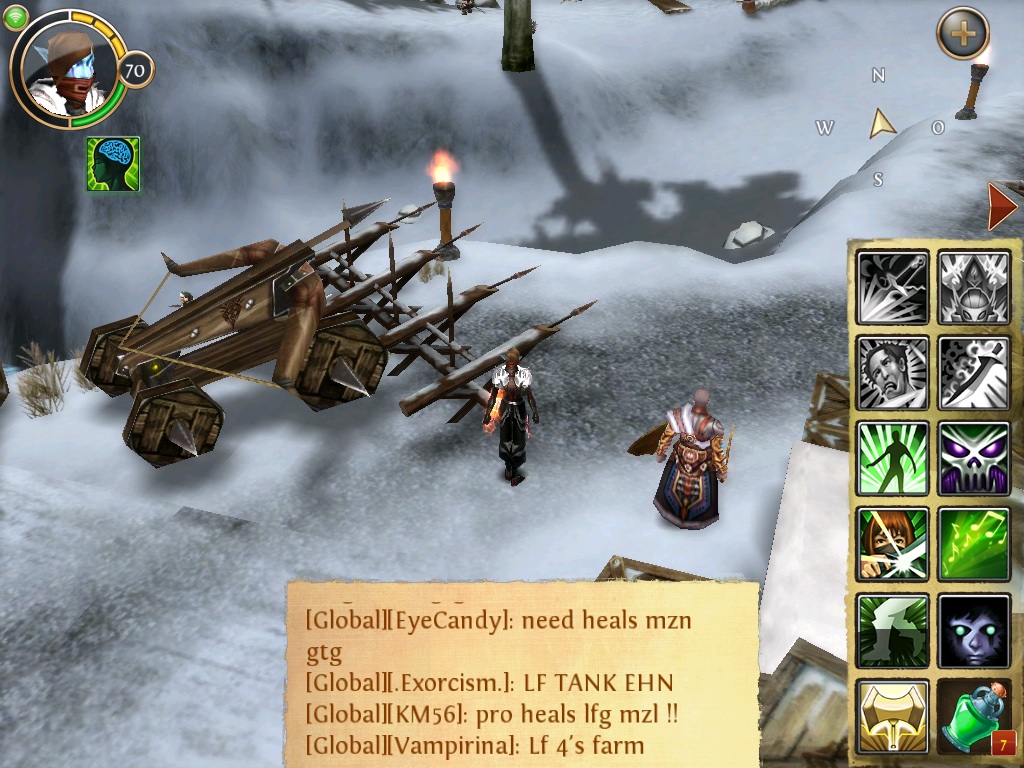
Task: Drink the green potion flask
Action: tap(973, 715)
